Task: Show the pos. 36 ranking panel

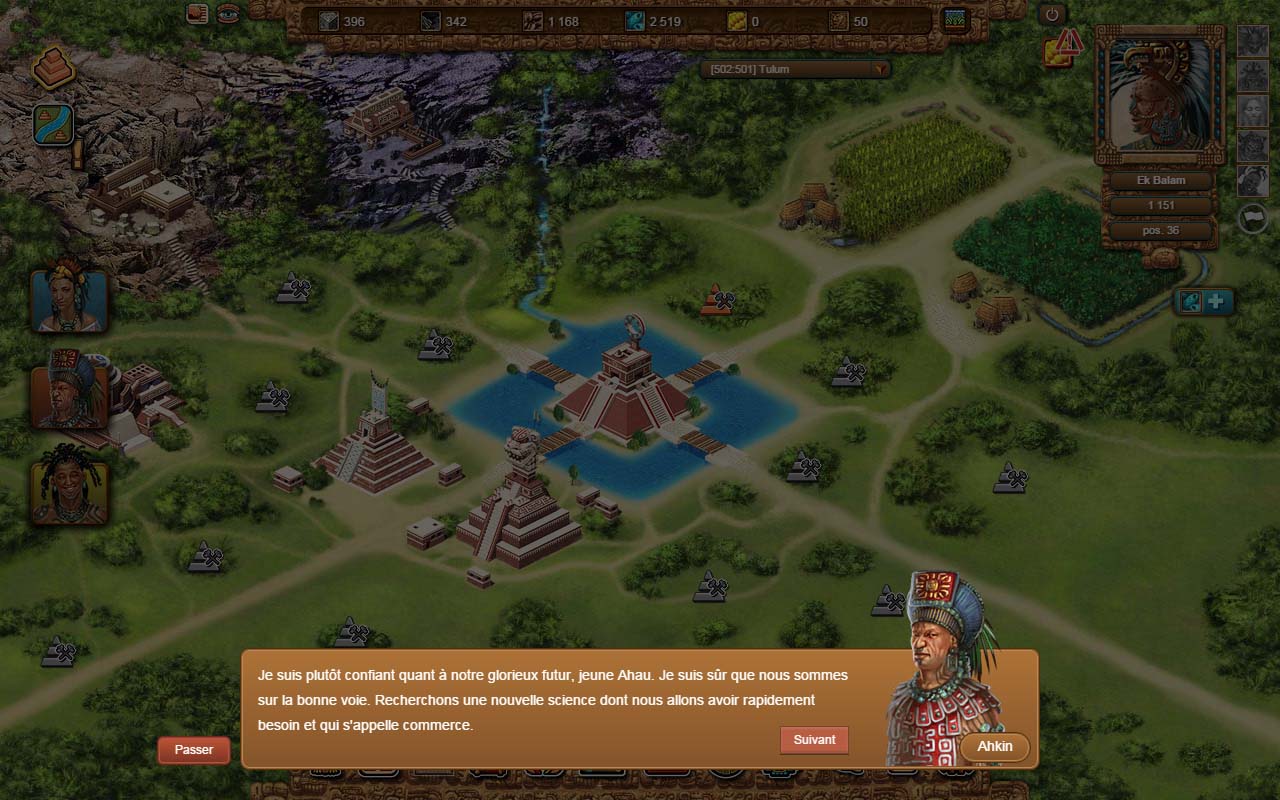Action: click(x=1160, y=230)
